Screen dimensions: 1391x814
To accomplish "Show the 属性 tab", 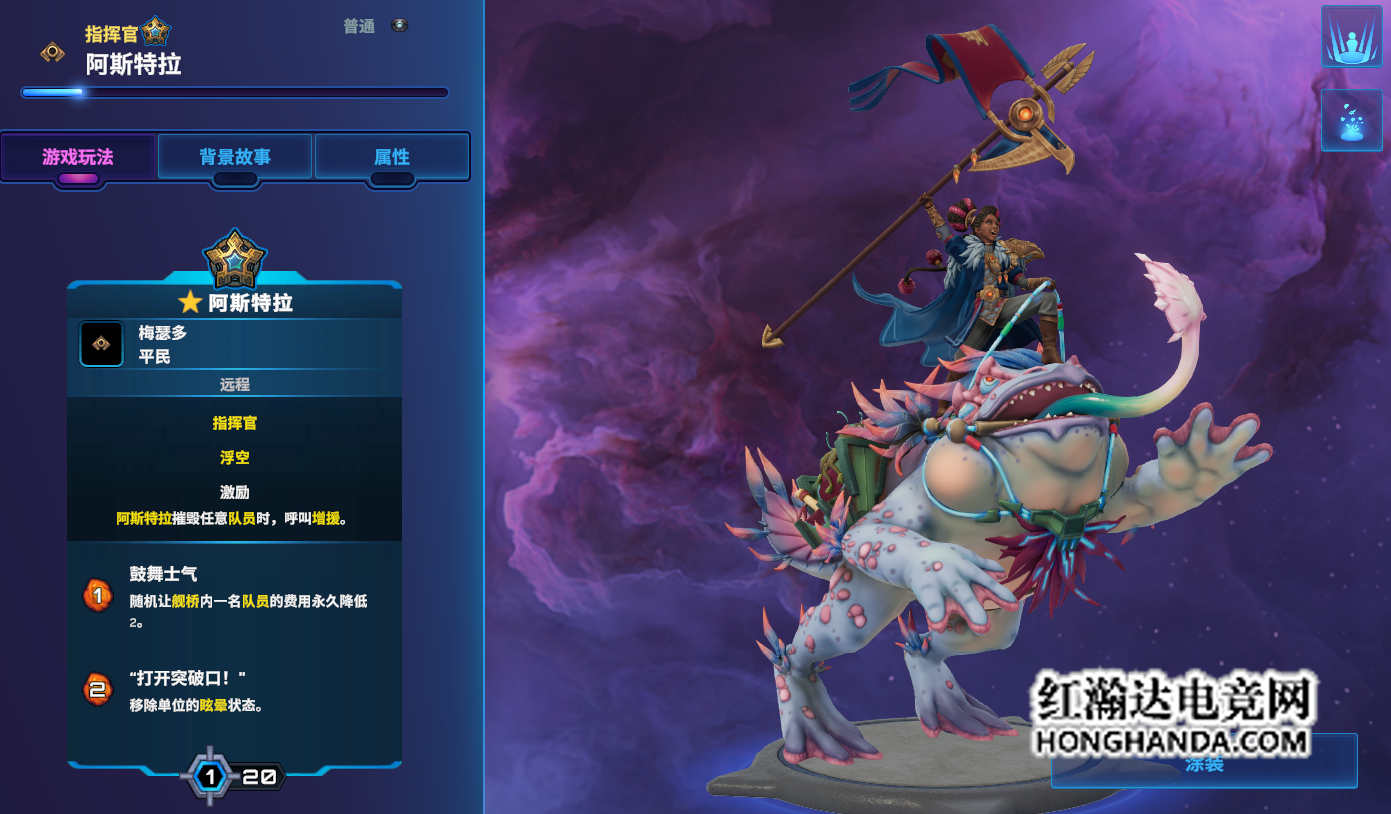I will (392, 157).
